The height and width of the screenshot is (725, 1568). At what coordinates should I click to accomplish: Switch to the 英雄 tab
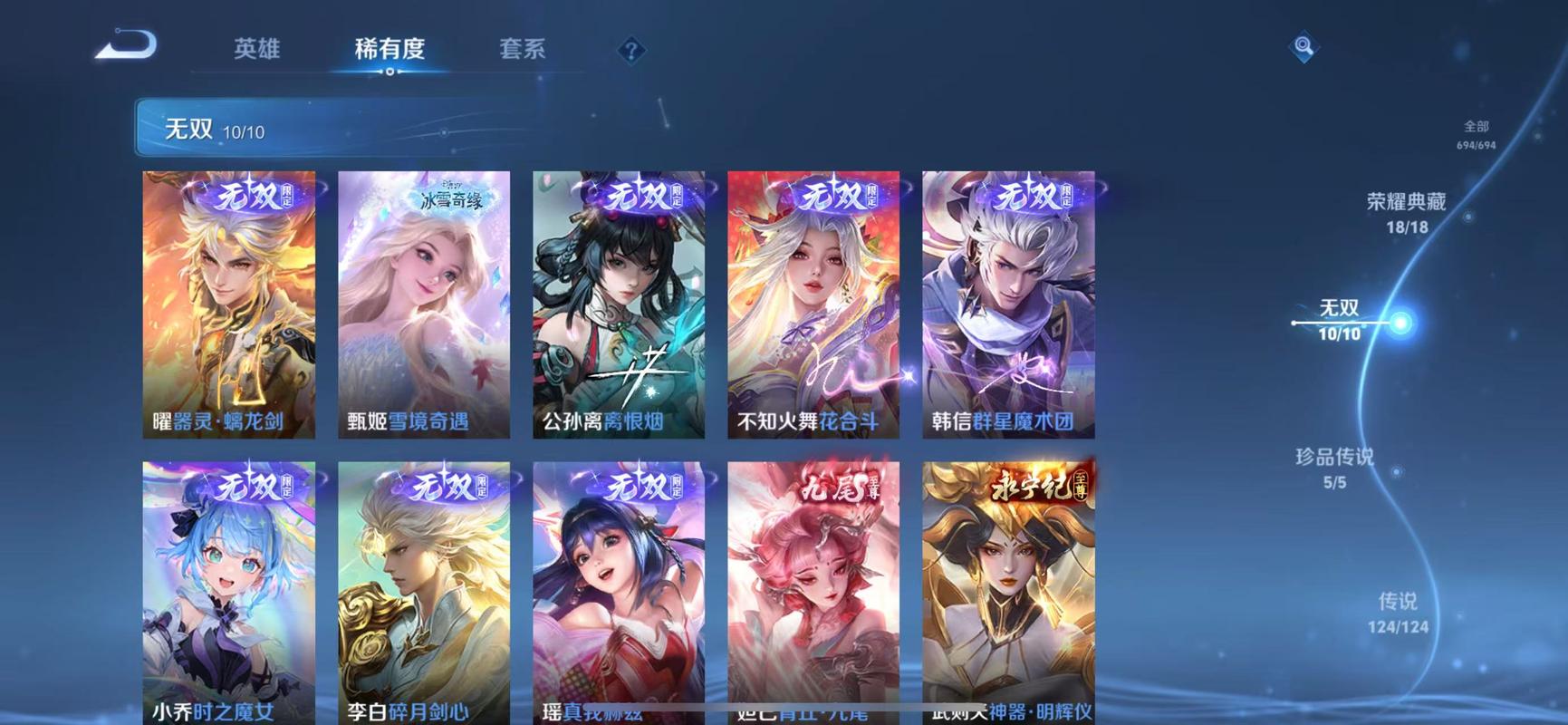(256, 49)
